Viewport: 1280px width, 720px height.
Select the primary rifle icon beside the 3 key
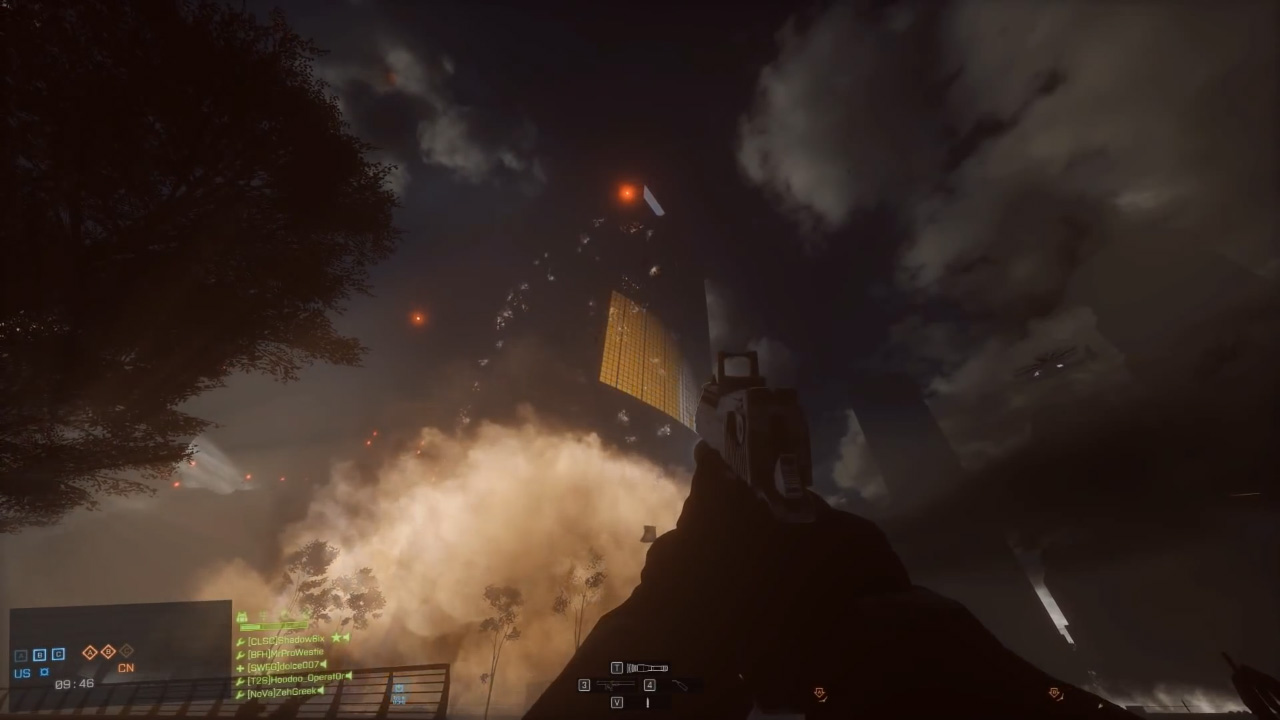click(x=615, y=685)
